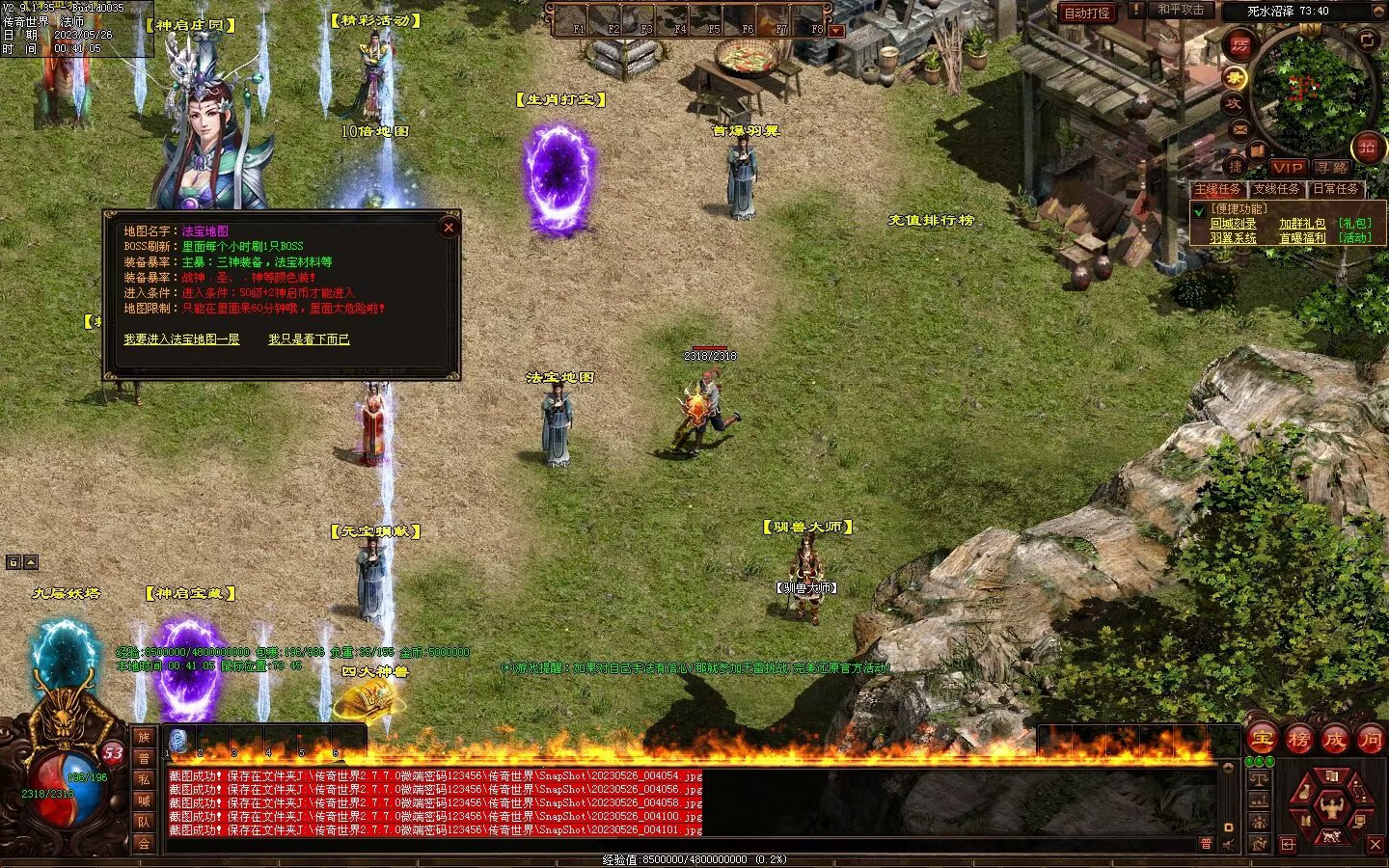Screen dimensions: 1389x868
Task: Select the 私 private chat channel
Action: [x=144, y=779]
